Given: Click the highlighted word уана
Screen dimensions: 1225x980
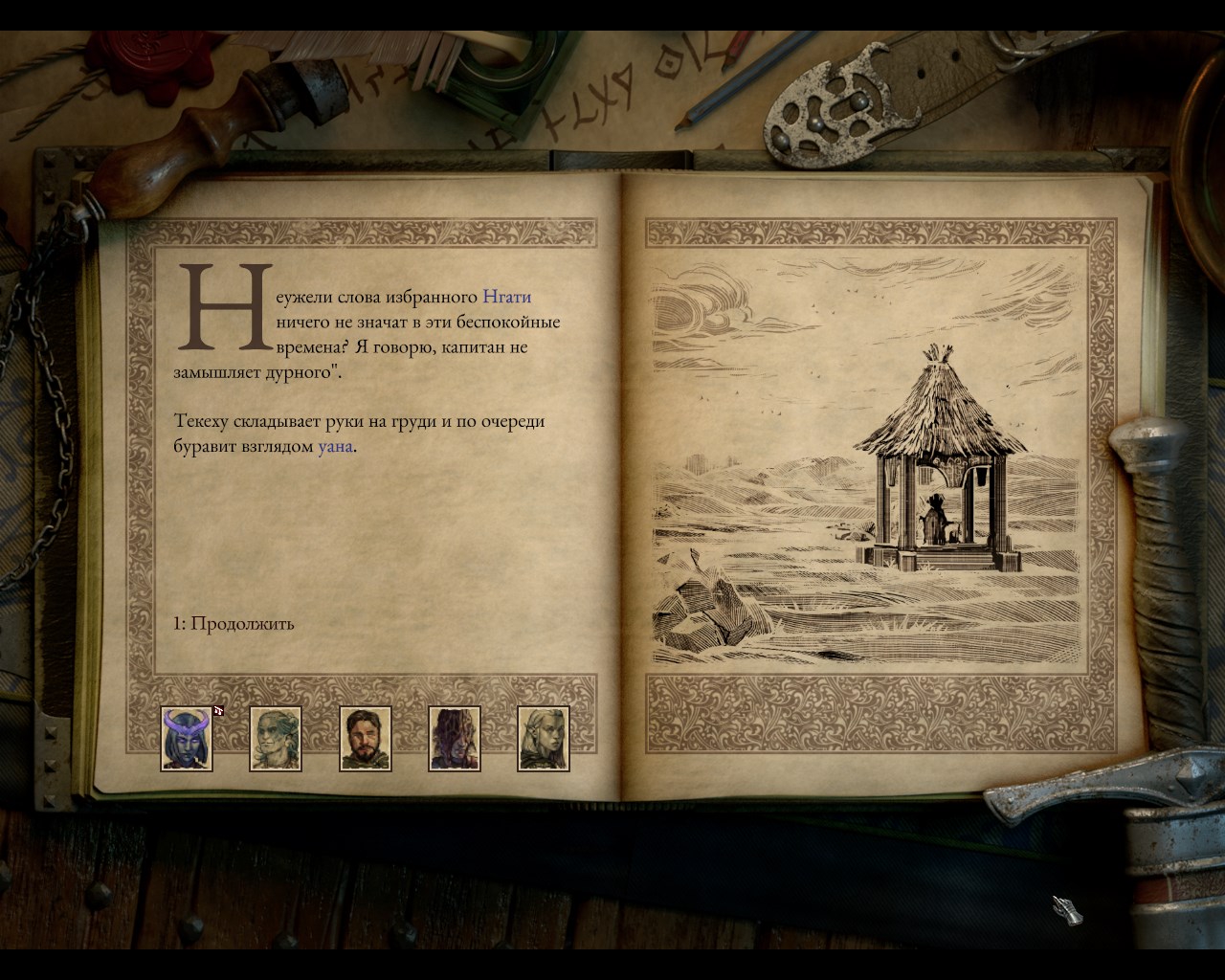Looking at the screenshot, I should (335, 446).
